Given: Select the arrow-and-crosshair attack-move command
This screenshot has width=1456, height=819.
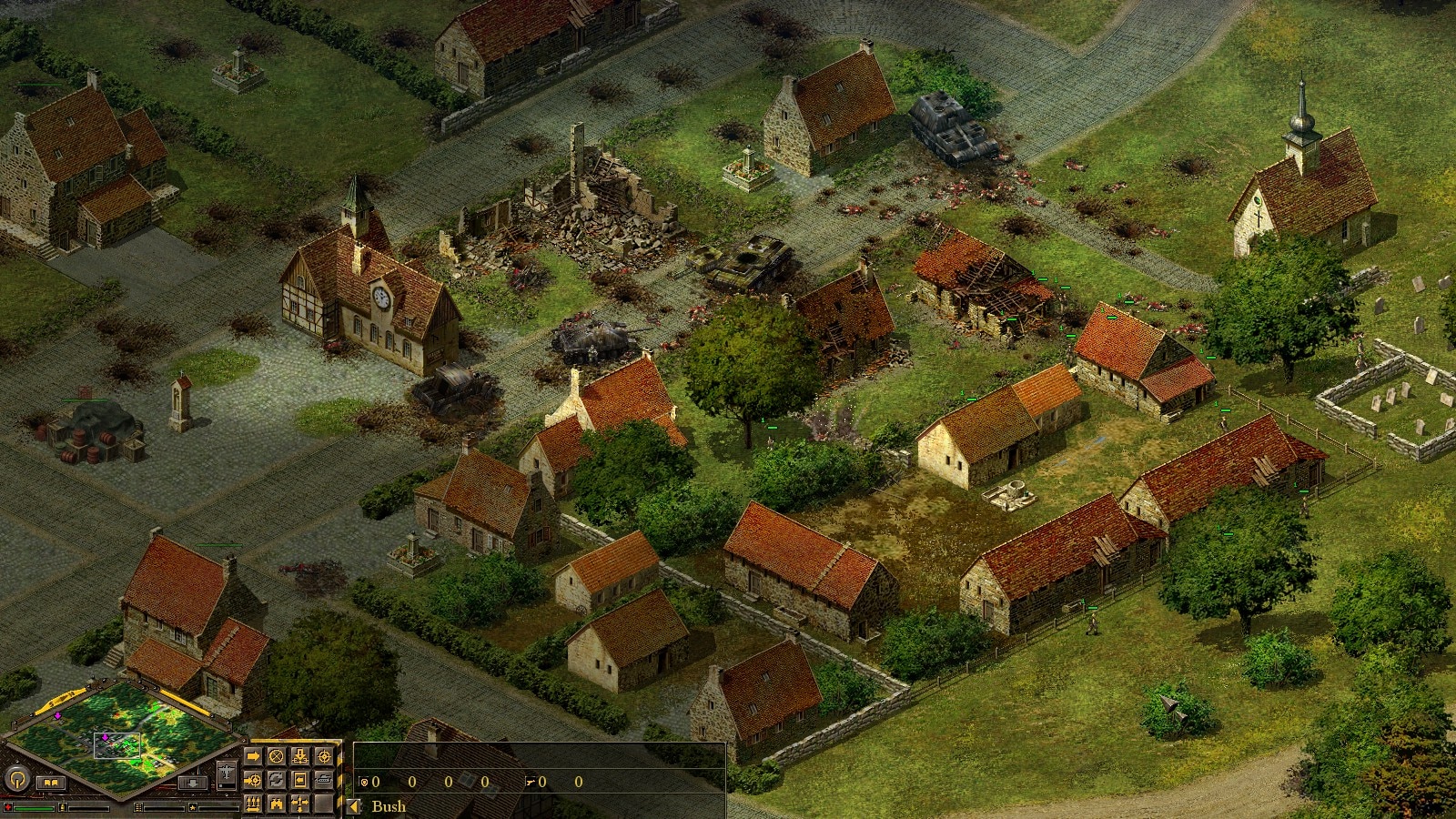Looking at the screenshot, I should [253, 780].
